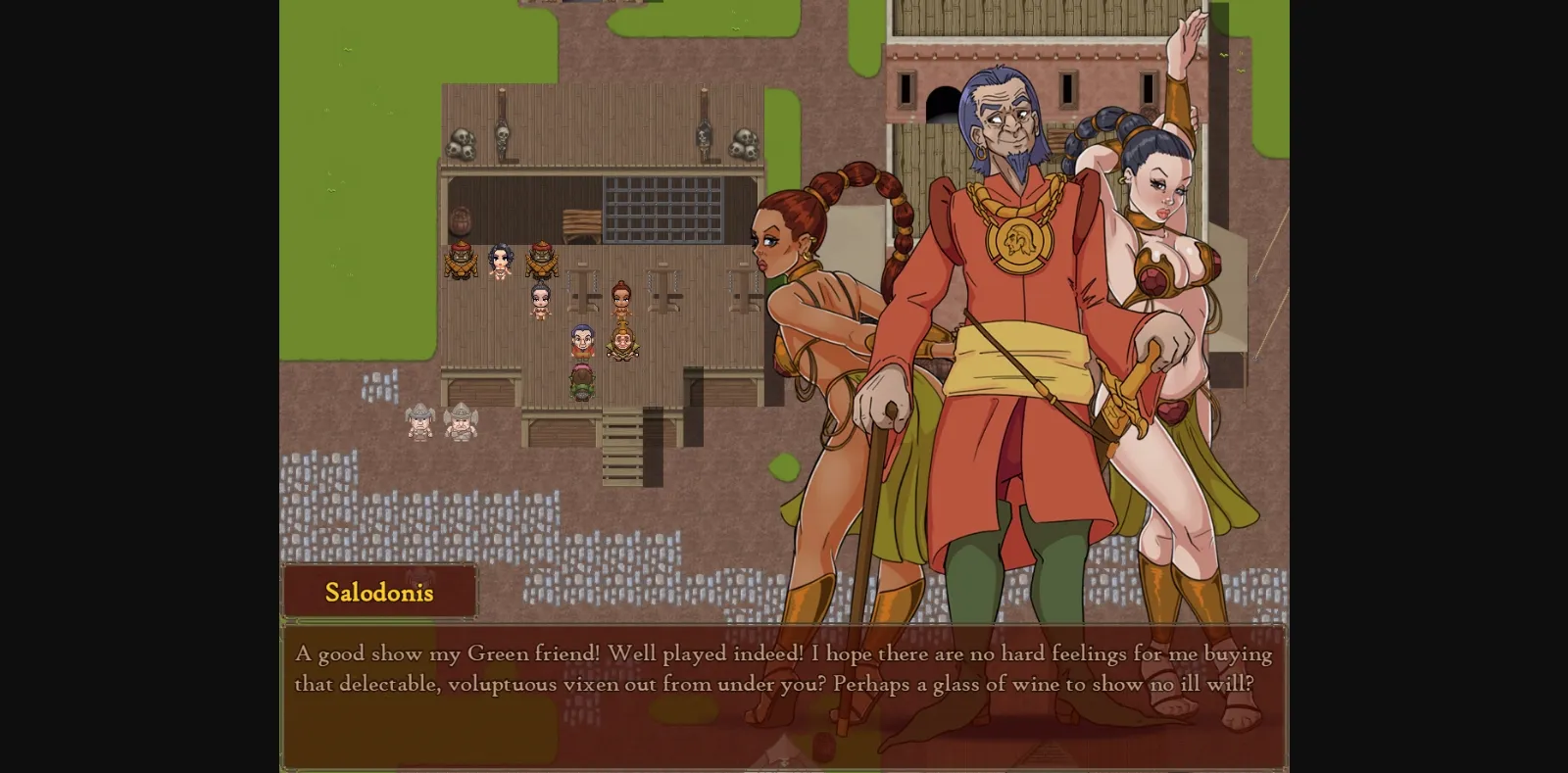The height and width of the screenshot is (773, 1568).
Task: Click the skull pile on the stage wall
Action: pyautogui.click(x=461, y=142)
